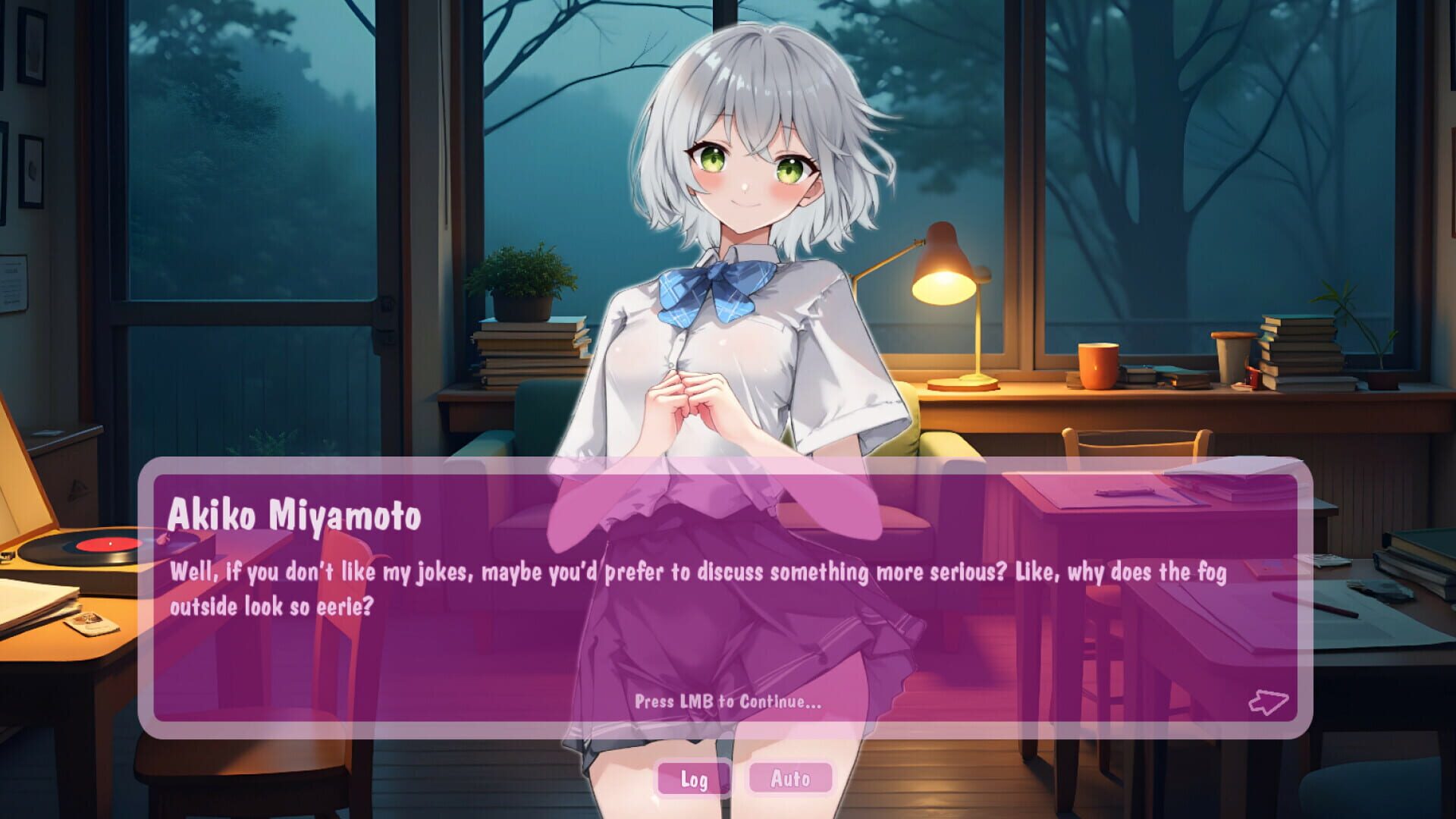Expand the dialogue history with Log
The width and height of the screenshot is (1456, 819).
[x=695, y=778]
